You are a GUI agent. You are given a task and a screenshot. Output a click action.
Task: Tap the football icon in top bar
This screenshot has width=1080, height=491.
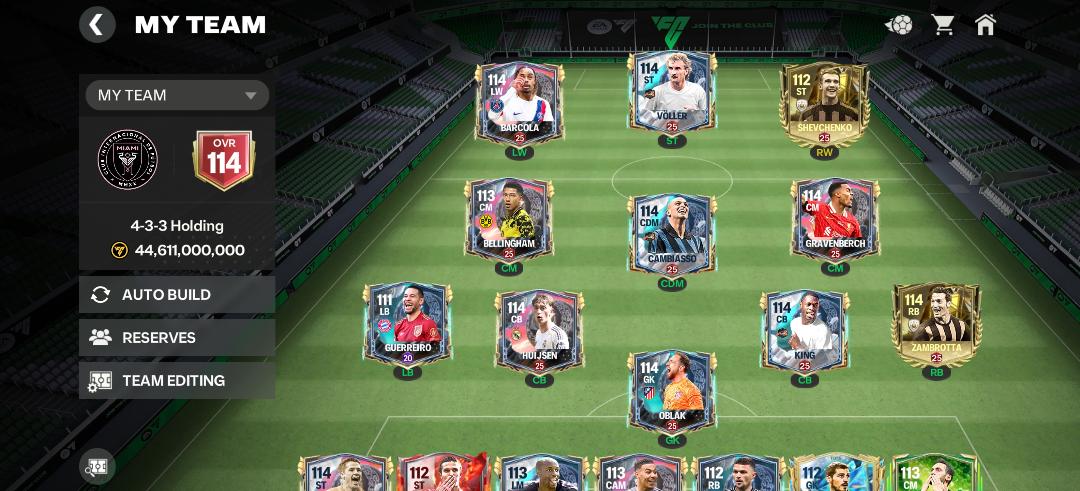(x=898, y=25)
